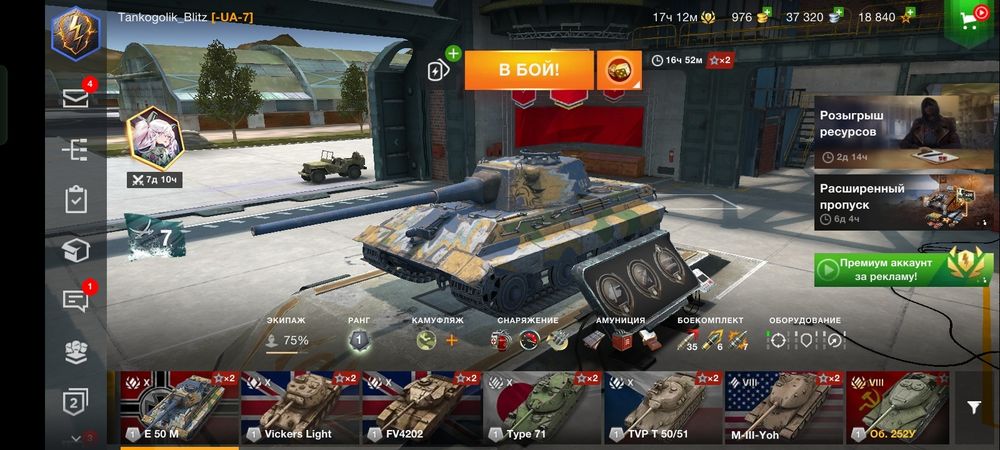Open the tank carousel filter
The height and width of the screenshot is (450, 1000).
point(974,407)
